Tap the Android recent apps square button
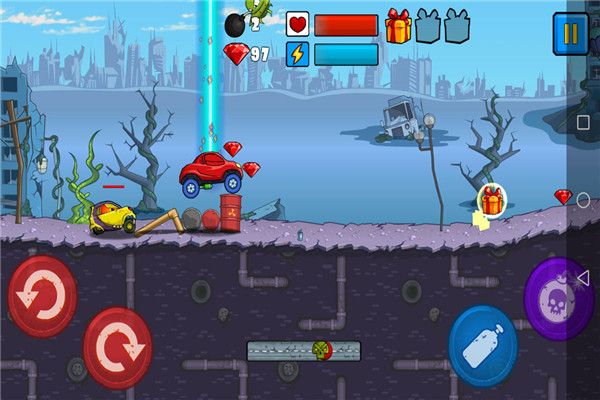The image size is (600, 400). pos(583,122)
